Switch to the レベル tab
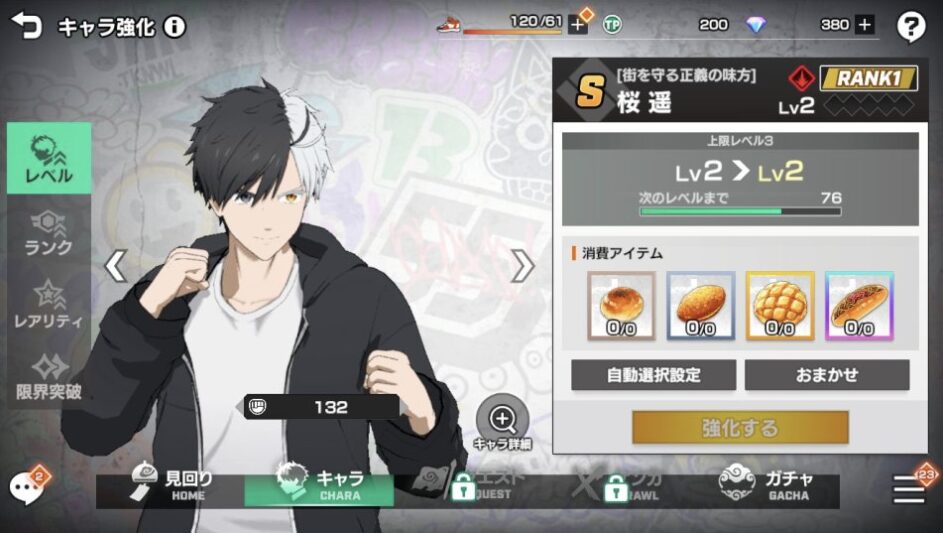This screenshot has width=943, height=533. [x=49, y=158]
